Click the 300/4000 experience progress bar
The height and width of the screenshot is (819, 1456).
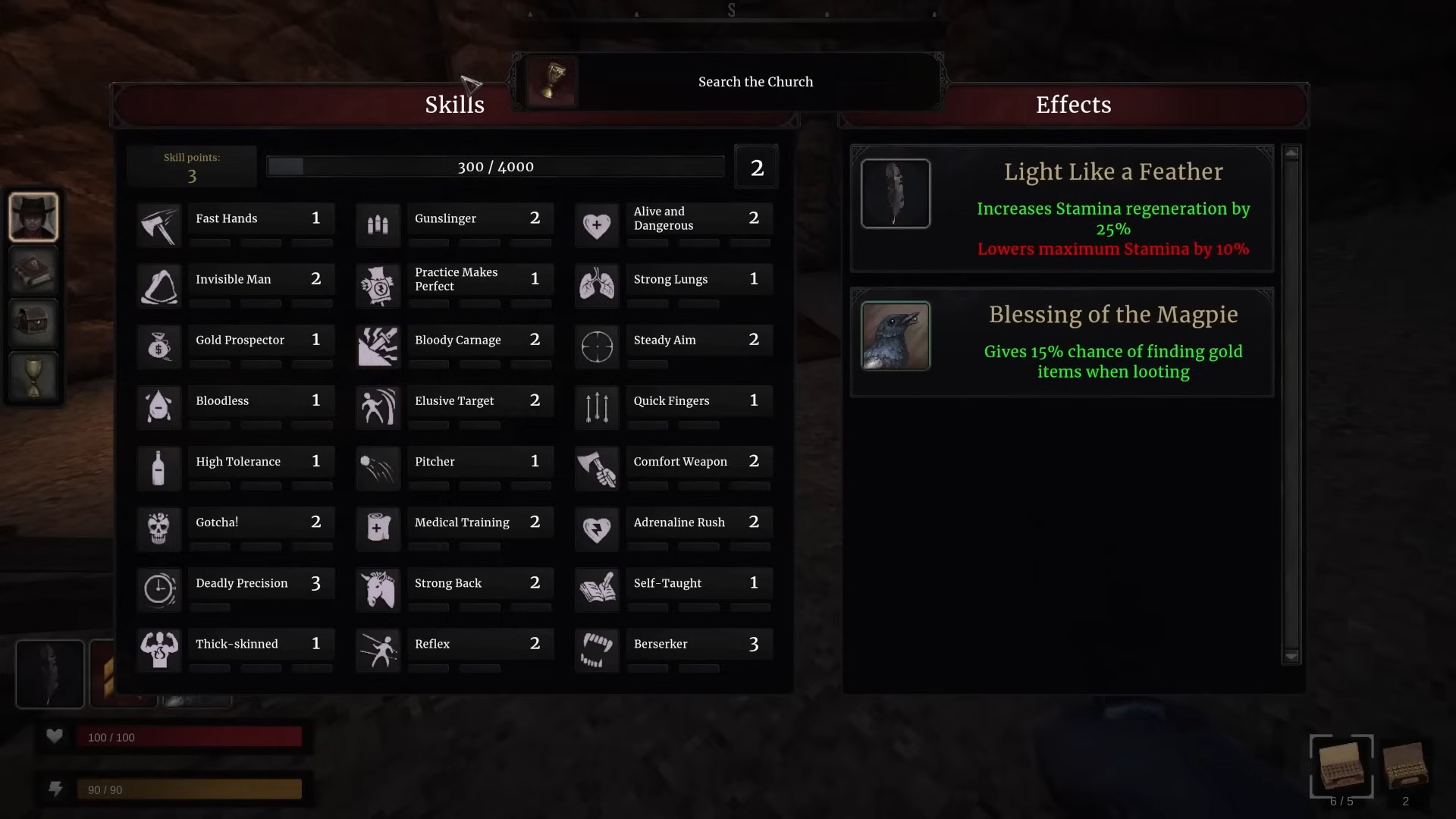495,166
